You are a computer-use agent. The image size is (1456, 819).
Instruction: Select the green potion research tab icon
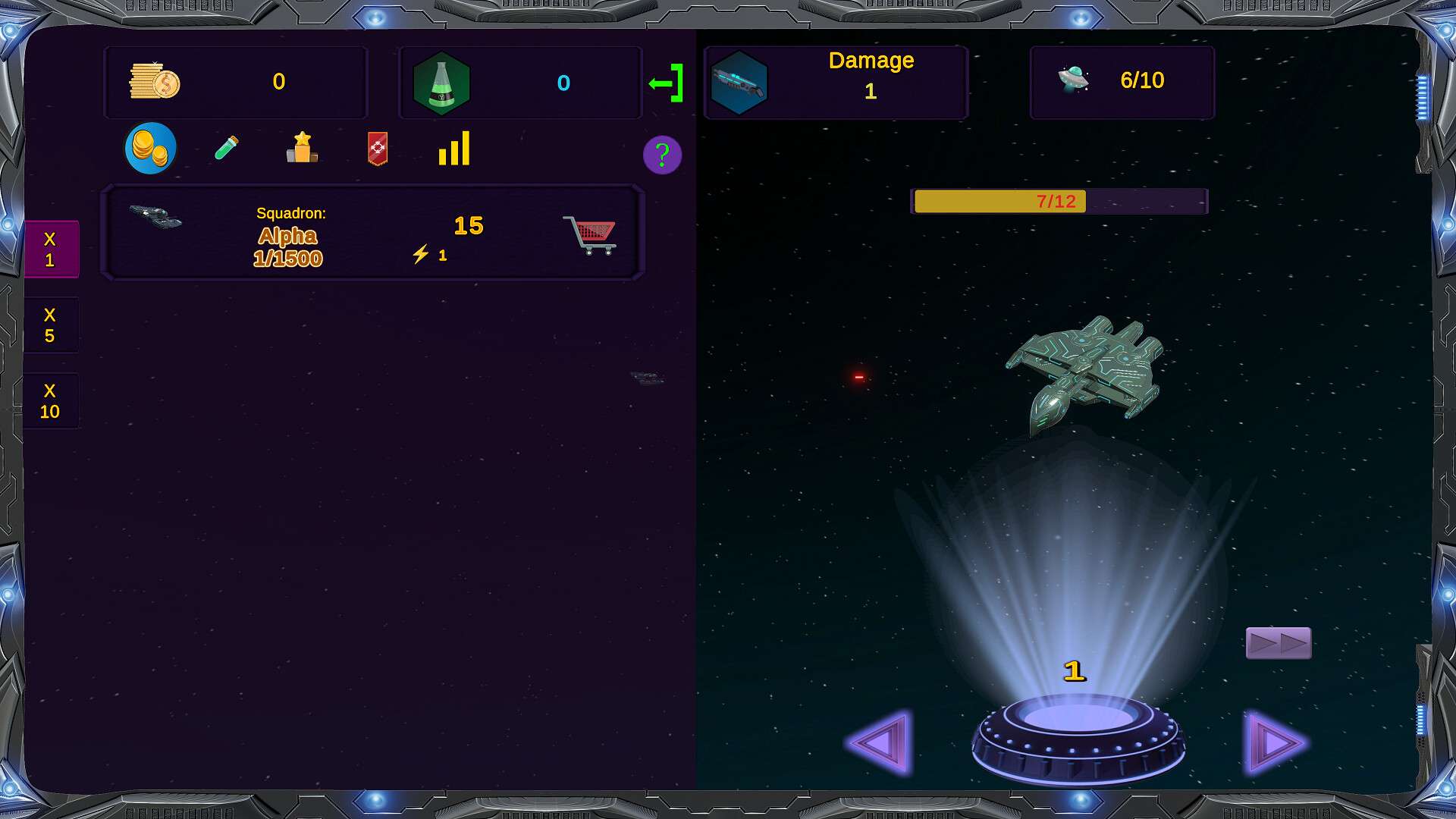[227, 149]
